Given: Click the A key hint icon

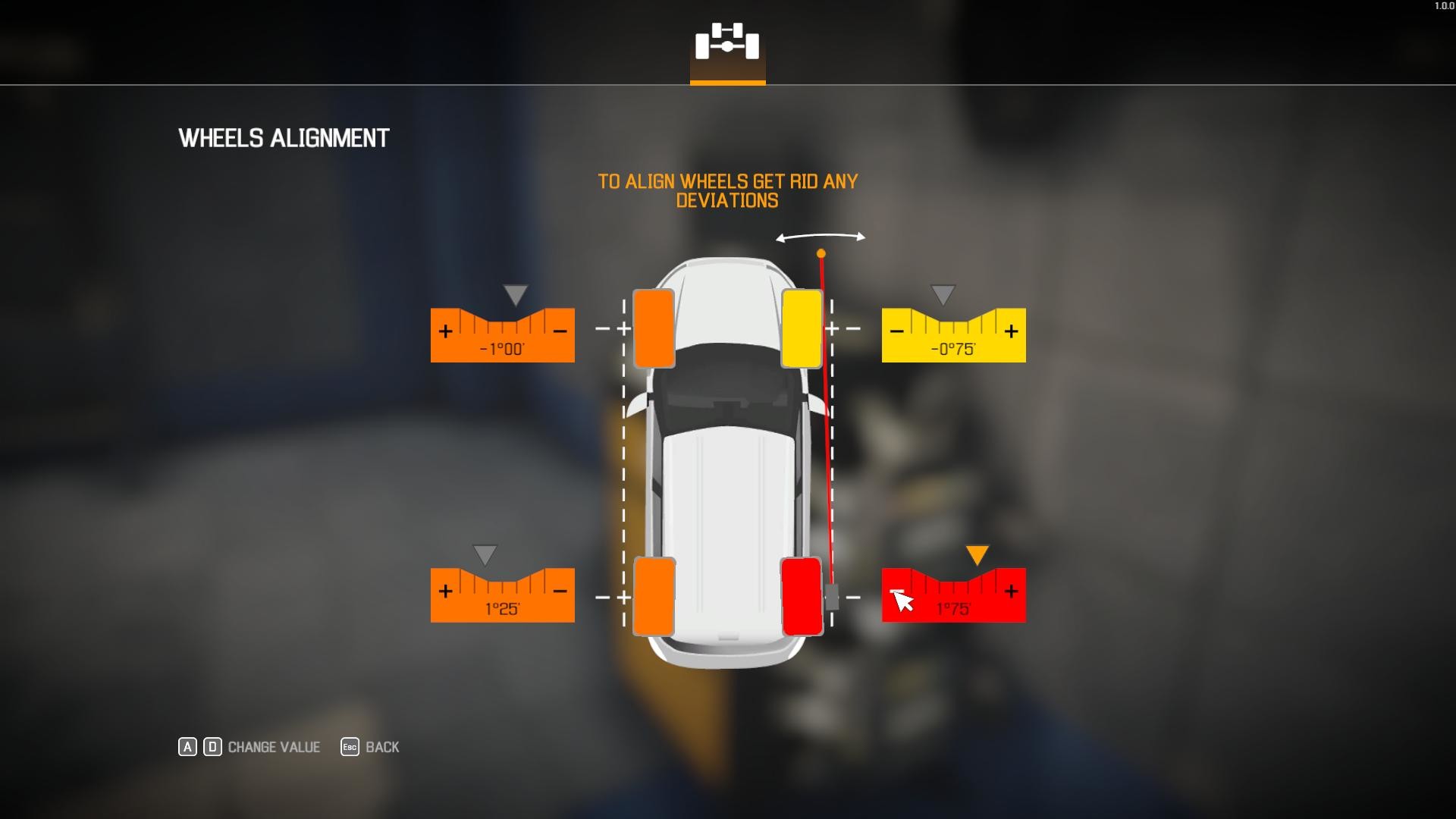Looking at the screenshot, I should click(x=186, y=747).
